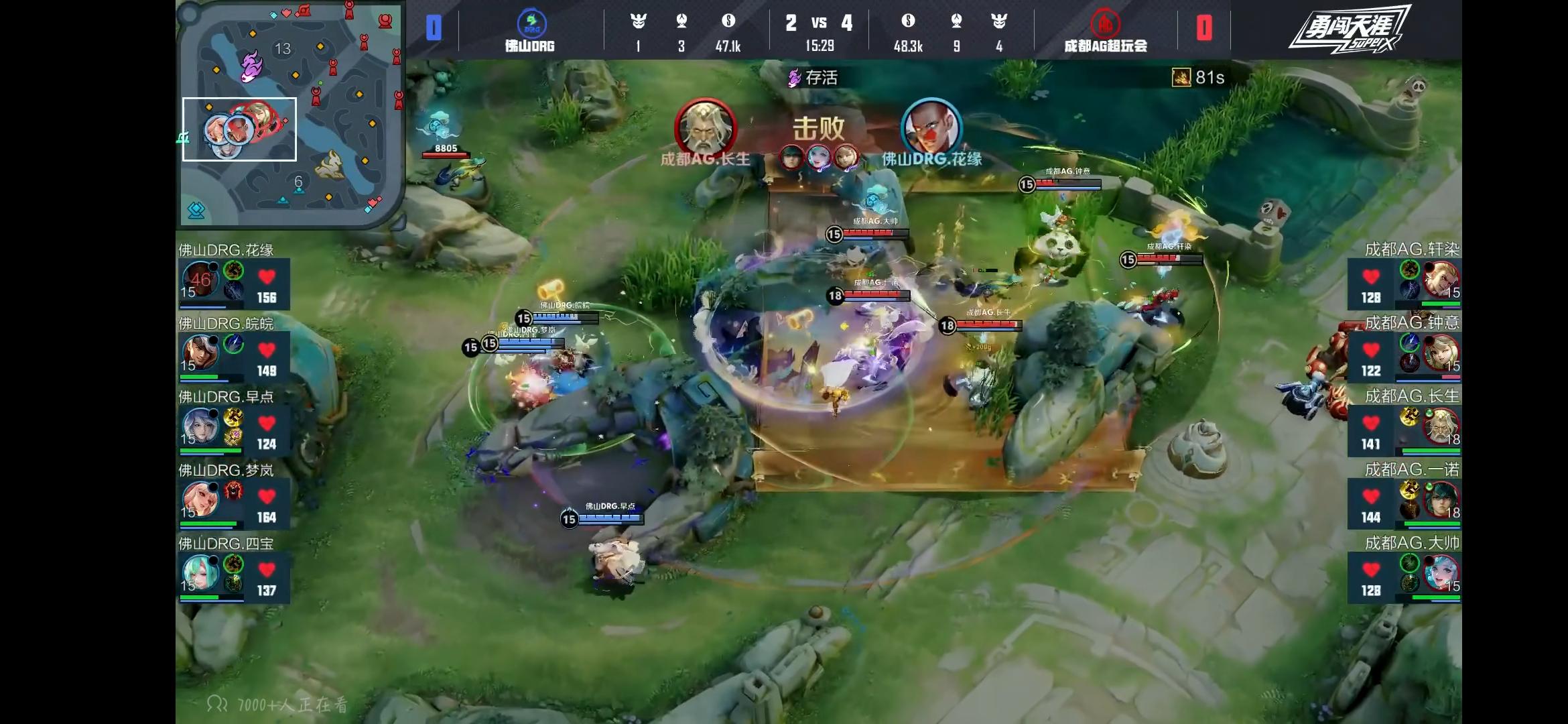Select 成都AG.一诺 player portrait
This screenshot has height=724, width=1568.
[1441, 499]
